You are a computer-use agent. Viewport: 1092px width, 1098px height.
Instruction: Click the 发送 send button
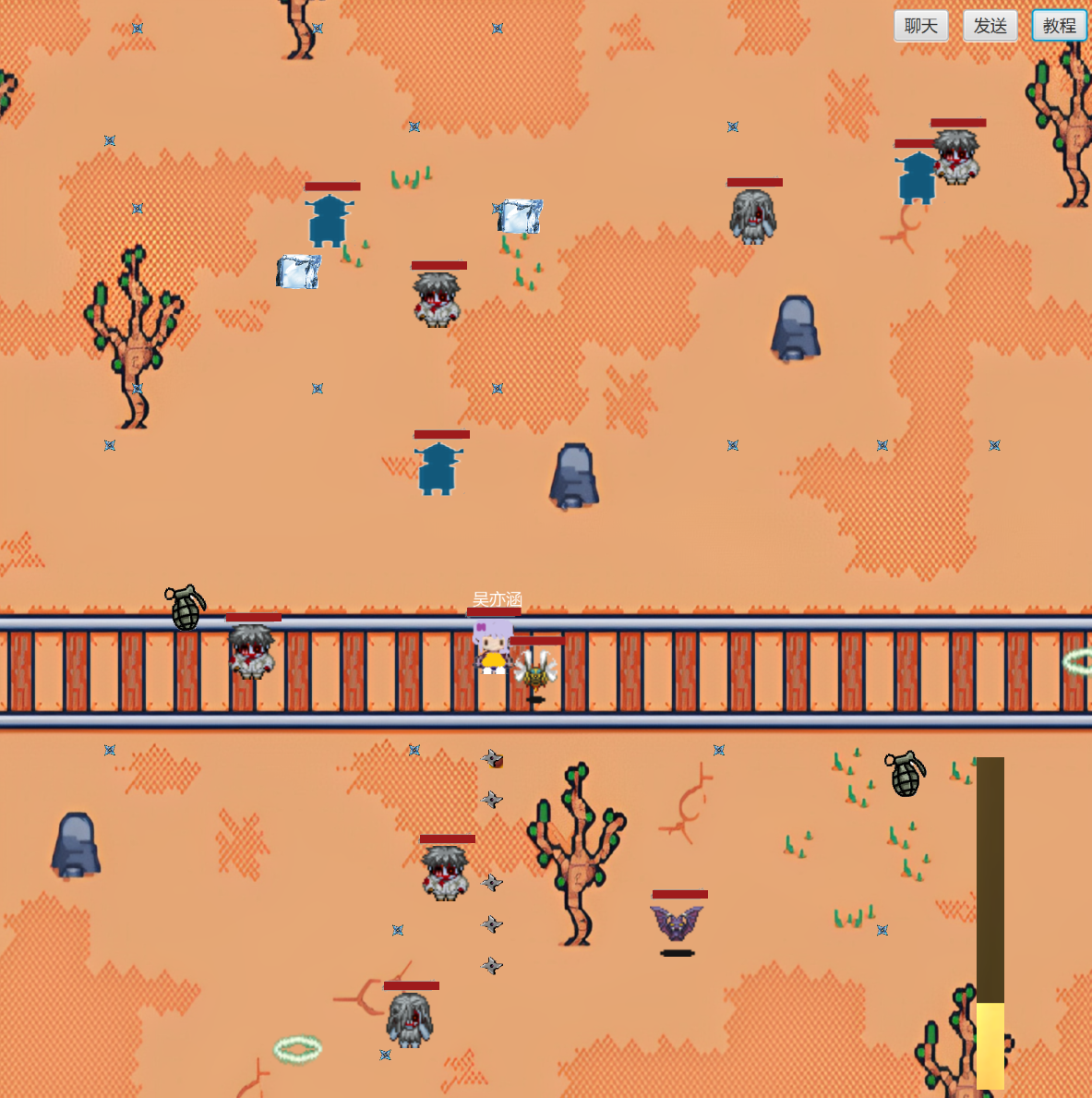coord(990,26)
